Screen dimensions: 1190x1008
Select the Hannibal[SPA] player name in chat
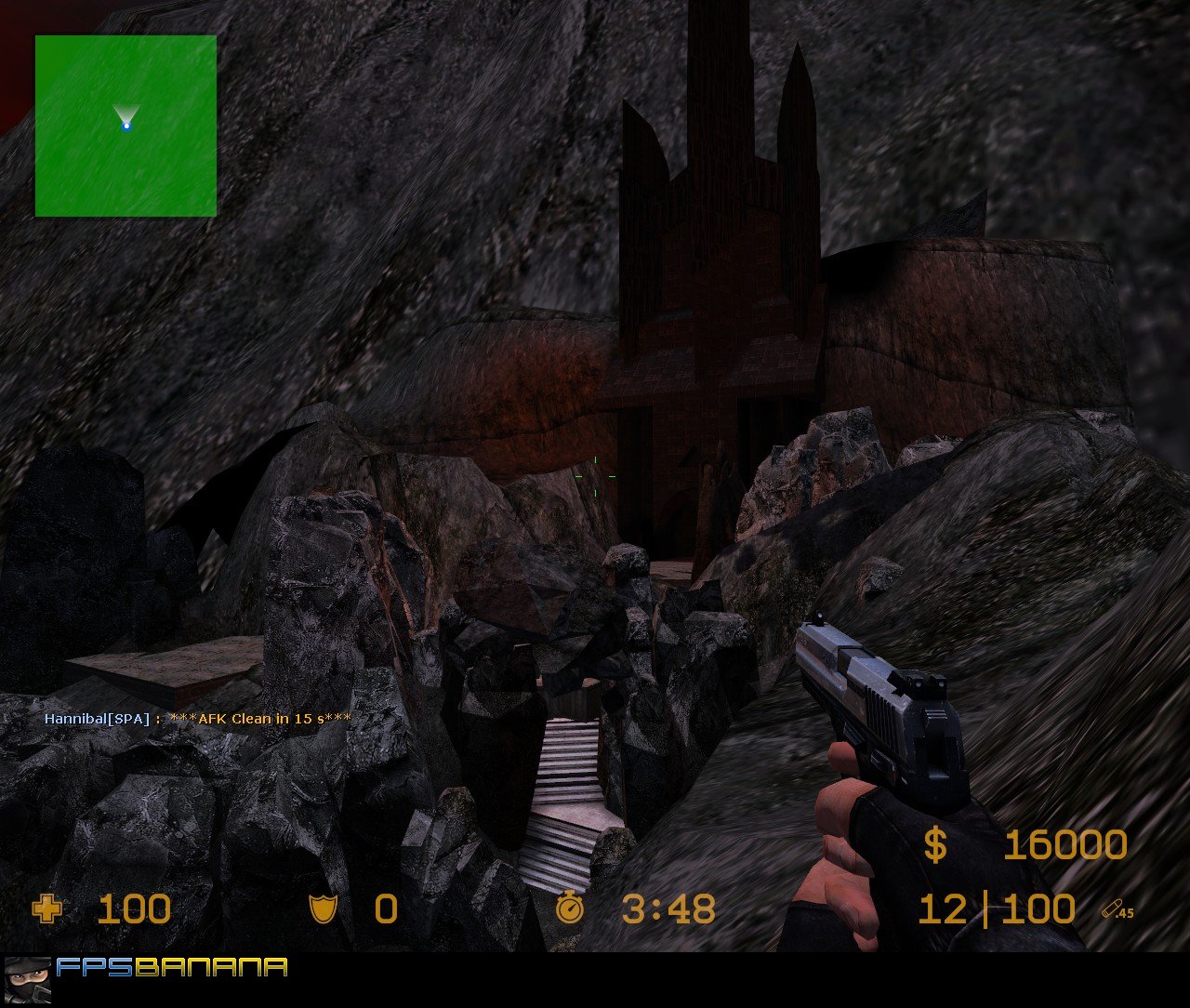[97, 718]
